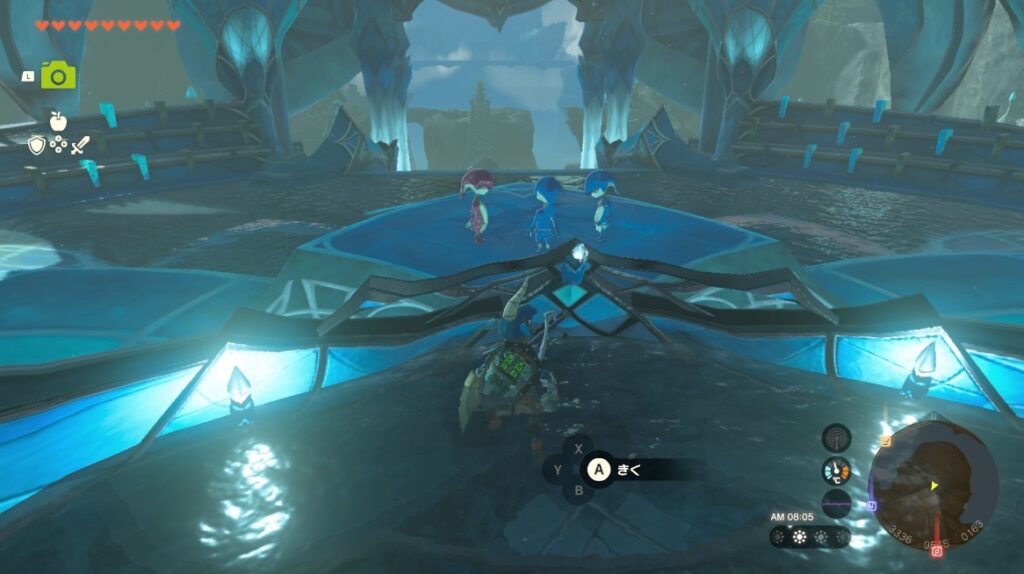The width and height of the screenshot is (1024, 574).
Task: Choose the shield quick-select icon
Action: (37, 146)
